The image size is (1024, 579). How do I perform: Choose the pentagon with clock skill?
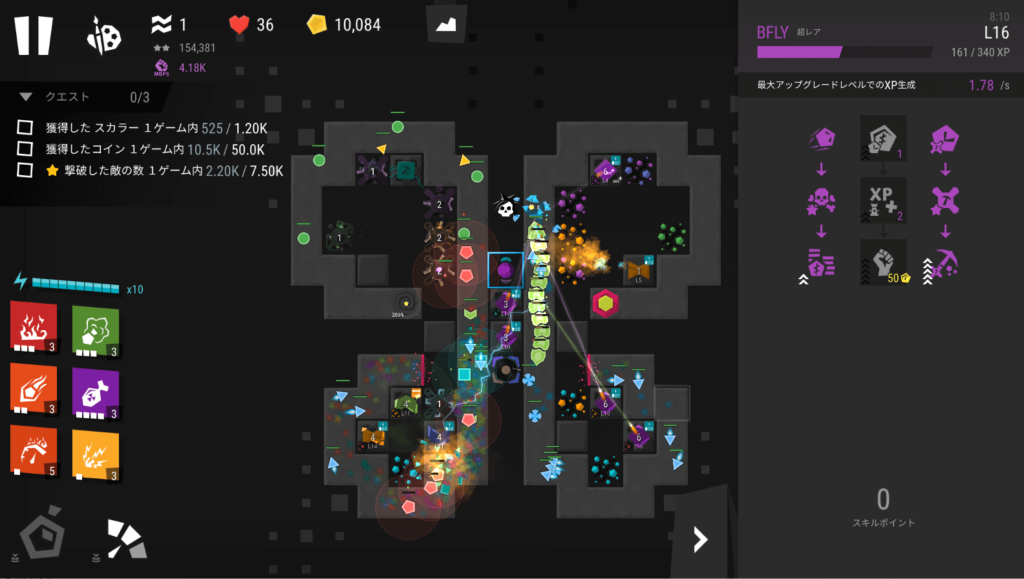944,139
